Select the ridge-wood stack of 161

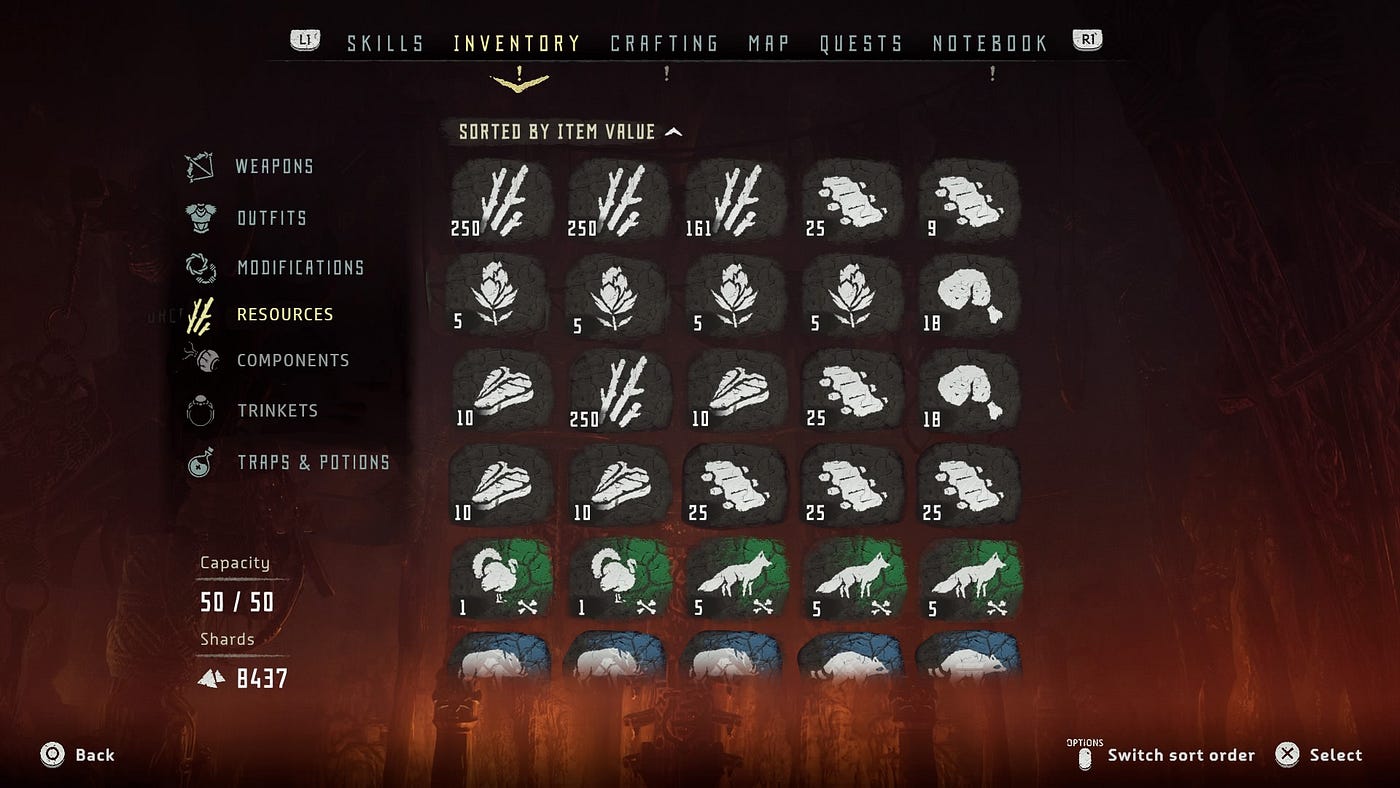coord(736,200)
